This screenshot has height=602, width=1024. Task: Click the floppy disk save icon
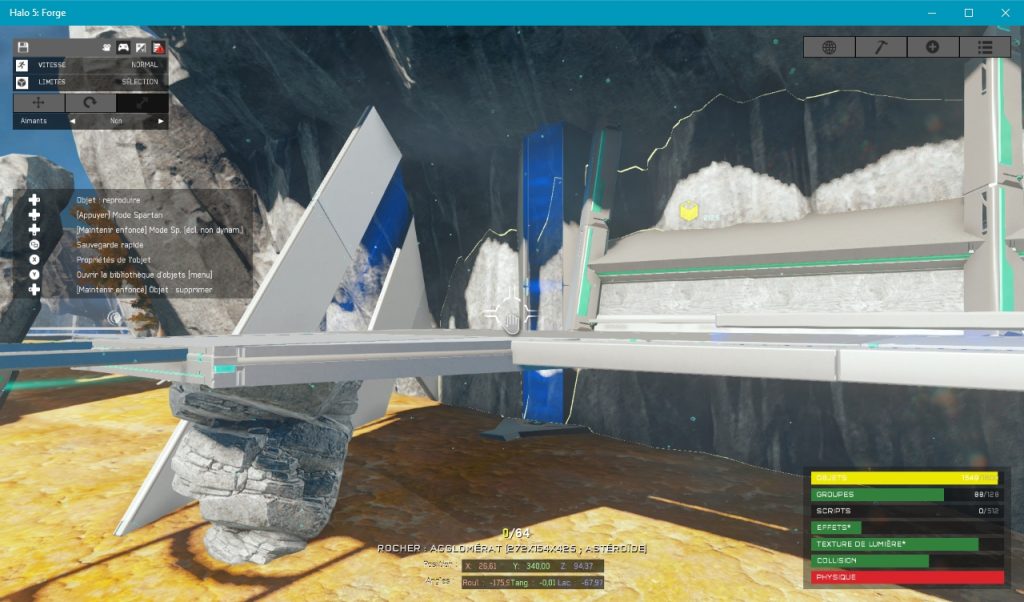tap(23, 47)
